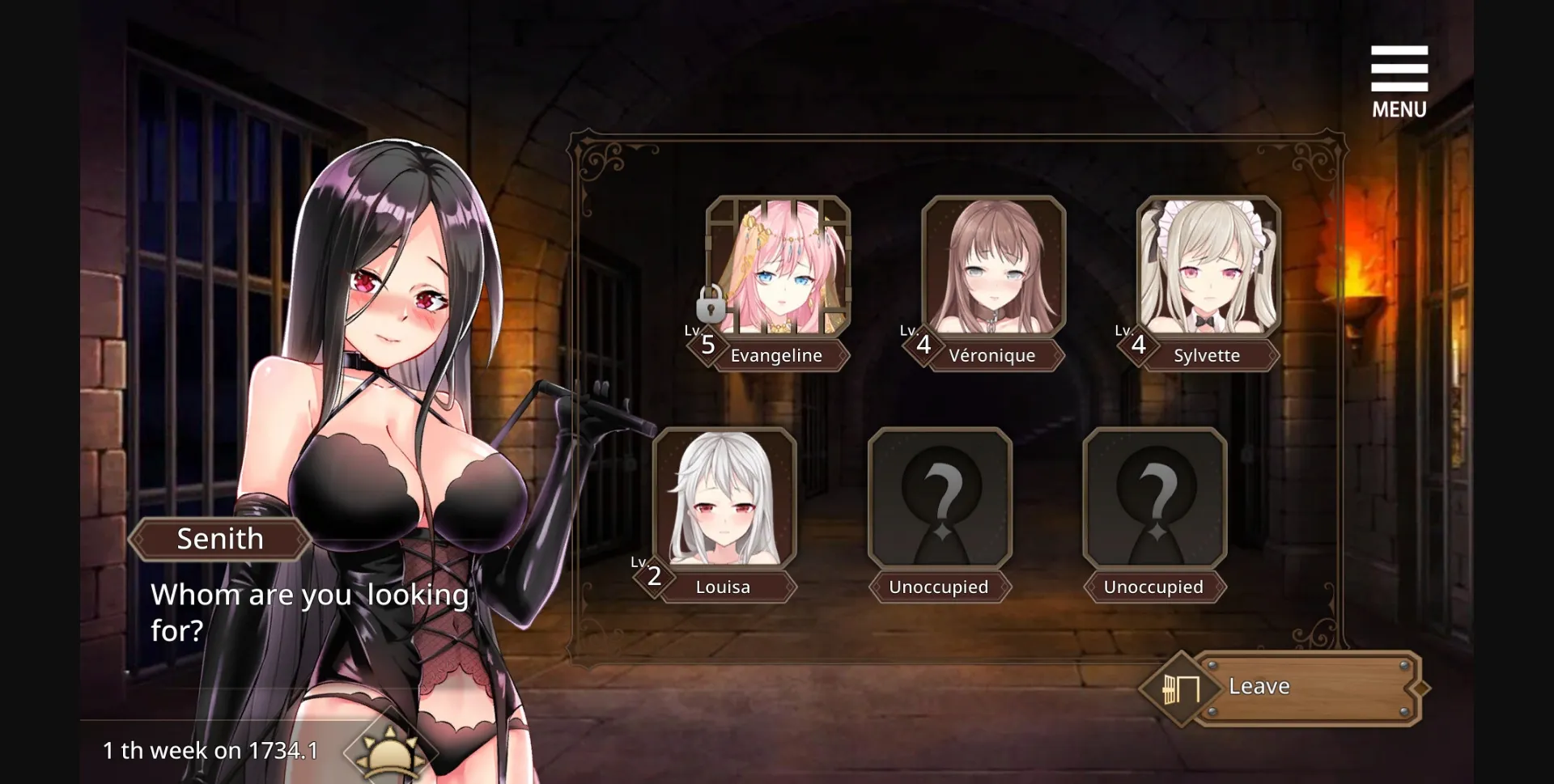
Task: Click Louisa's Lv. 2 badge
Action: [654, 575]
